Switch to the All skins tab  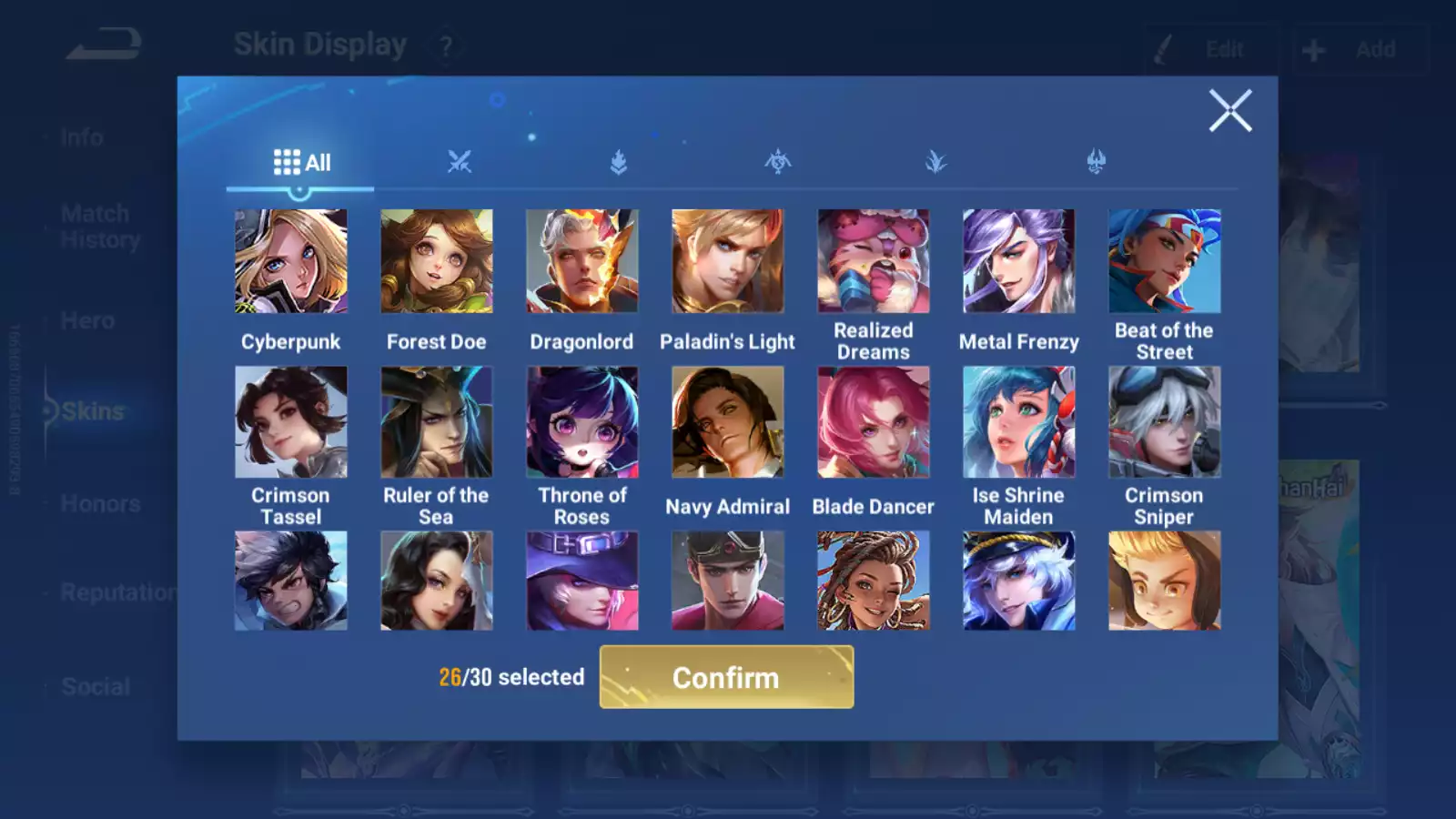[301, 163]
